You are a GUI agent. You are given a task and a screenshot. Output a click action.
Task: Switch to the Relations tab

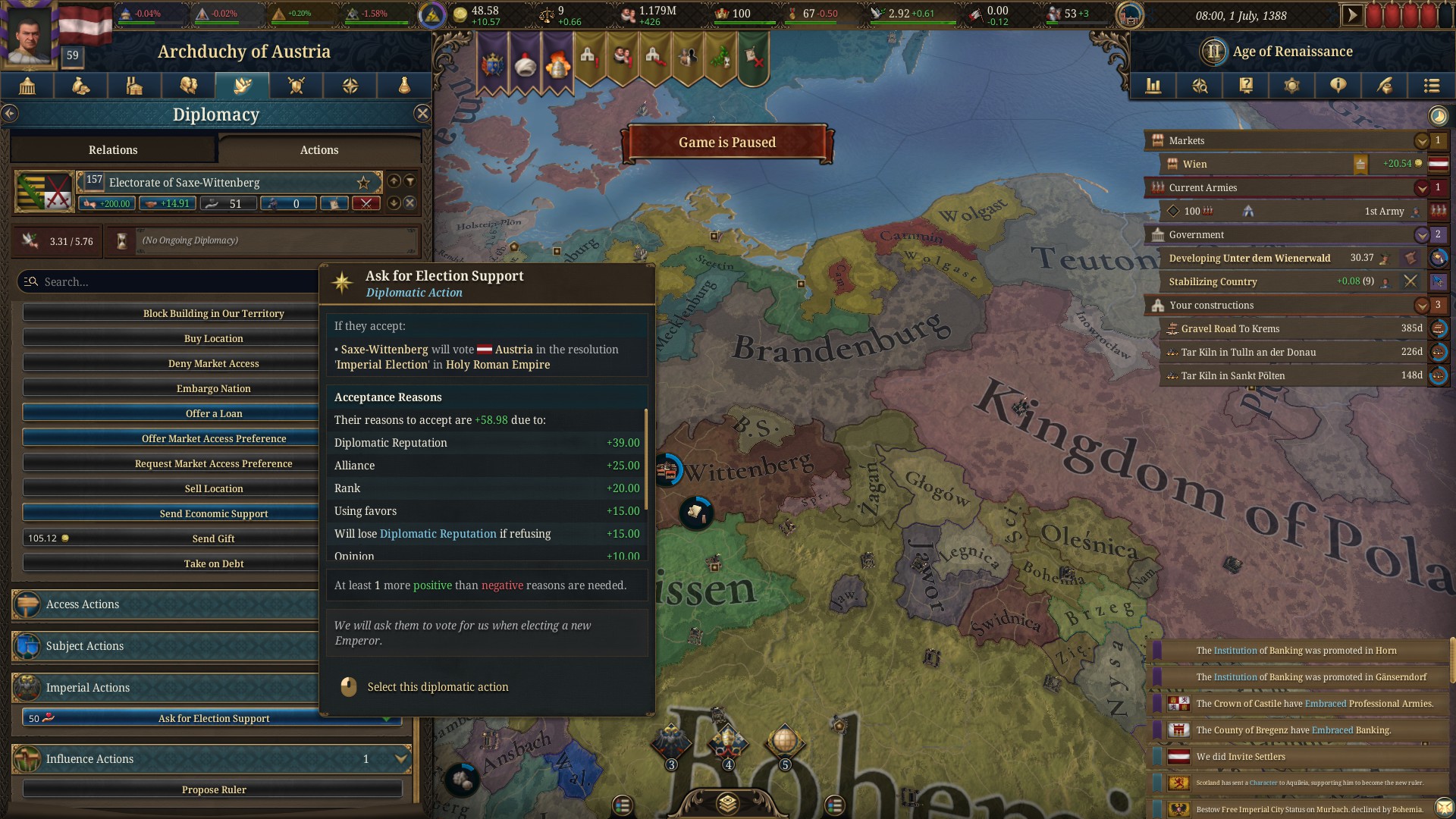pos(113,149)
